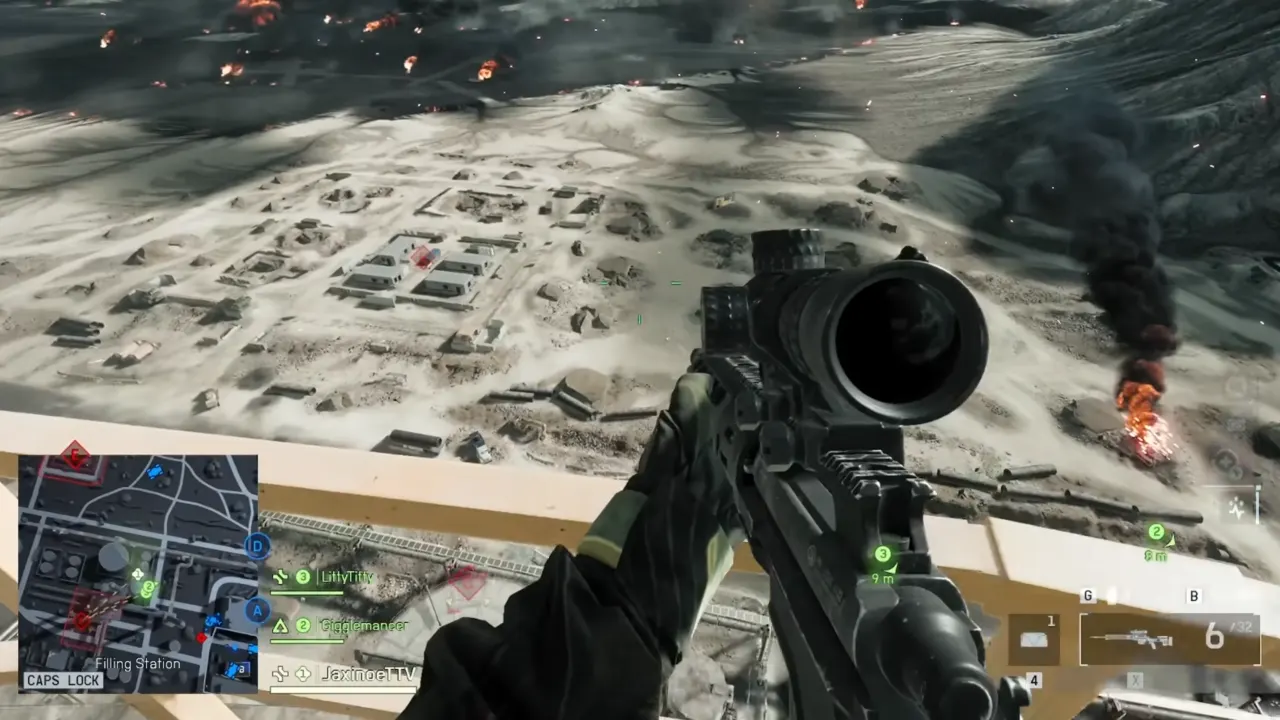Click the objective A marker beside the minimap

257,610
